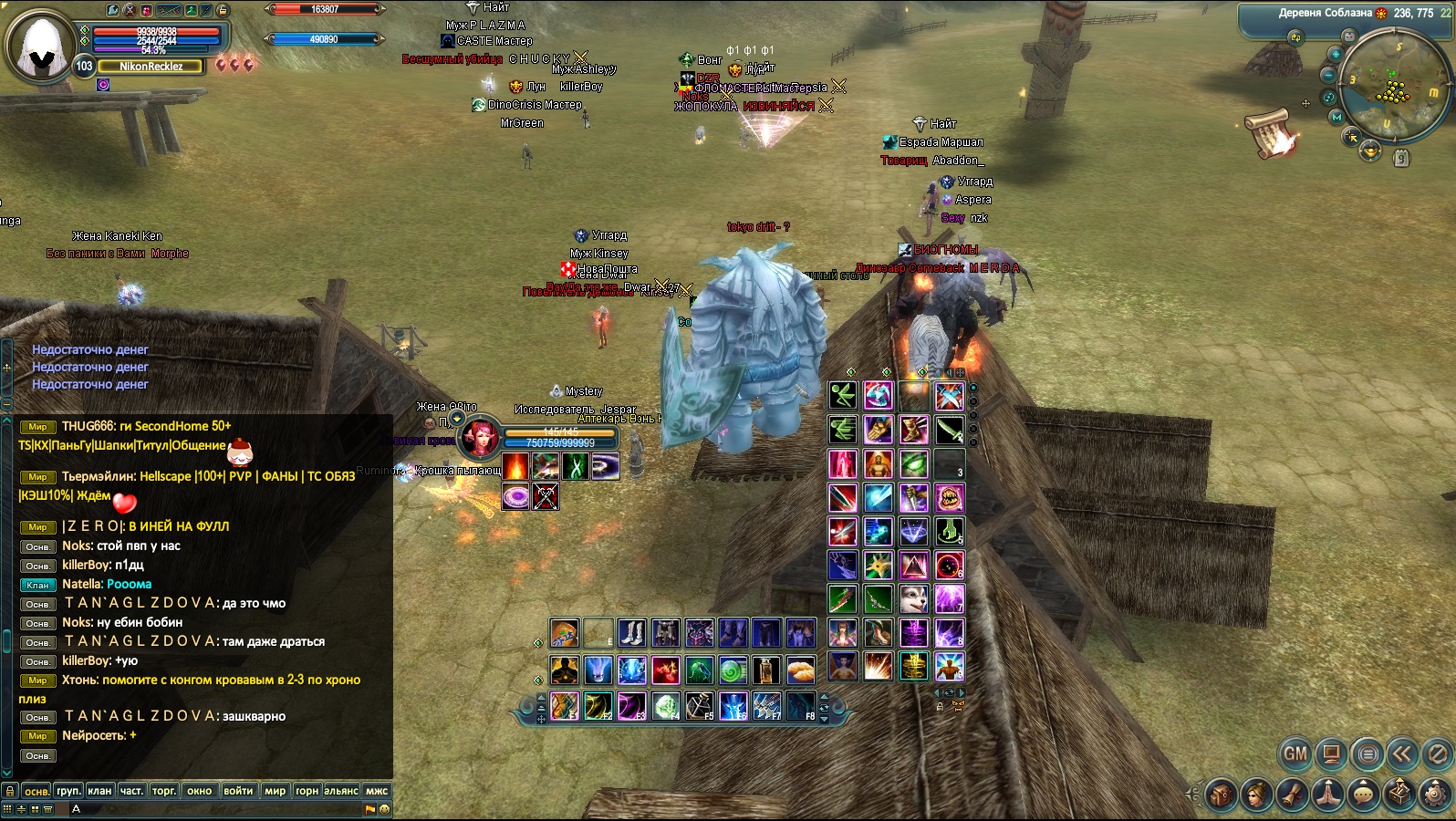The height and width of the screenshot is (821, 1456).
Task: Select the 'торг.' trade chat tab
Action: coord(164,791)
